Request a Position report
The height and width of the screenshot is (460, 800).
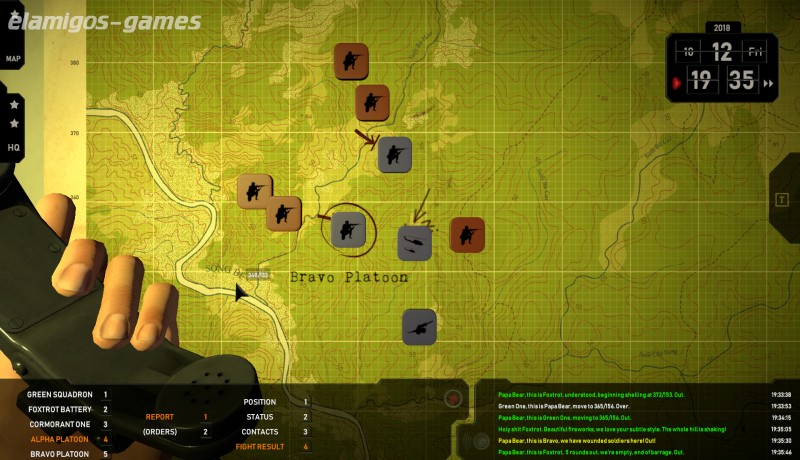pyautogui.click(x=259, y=402)
